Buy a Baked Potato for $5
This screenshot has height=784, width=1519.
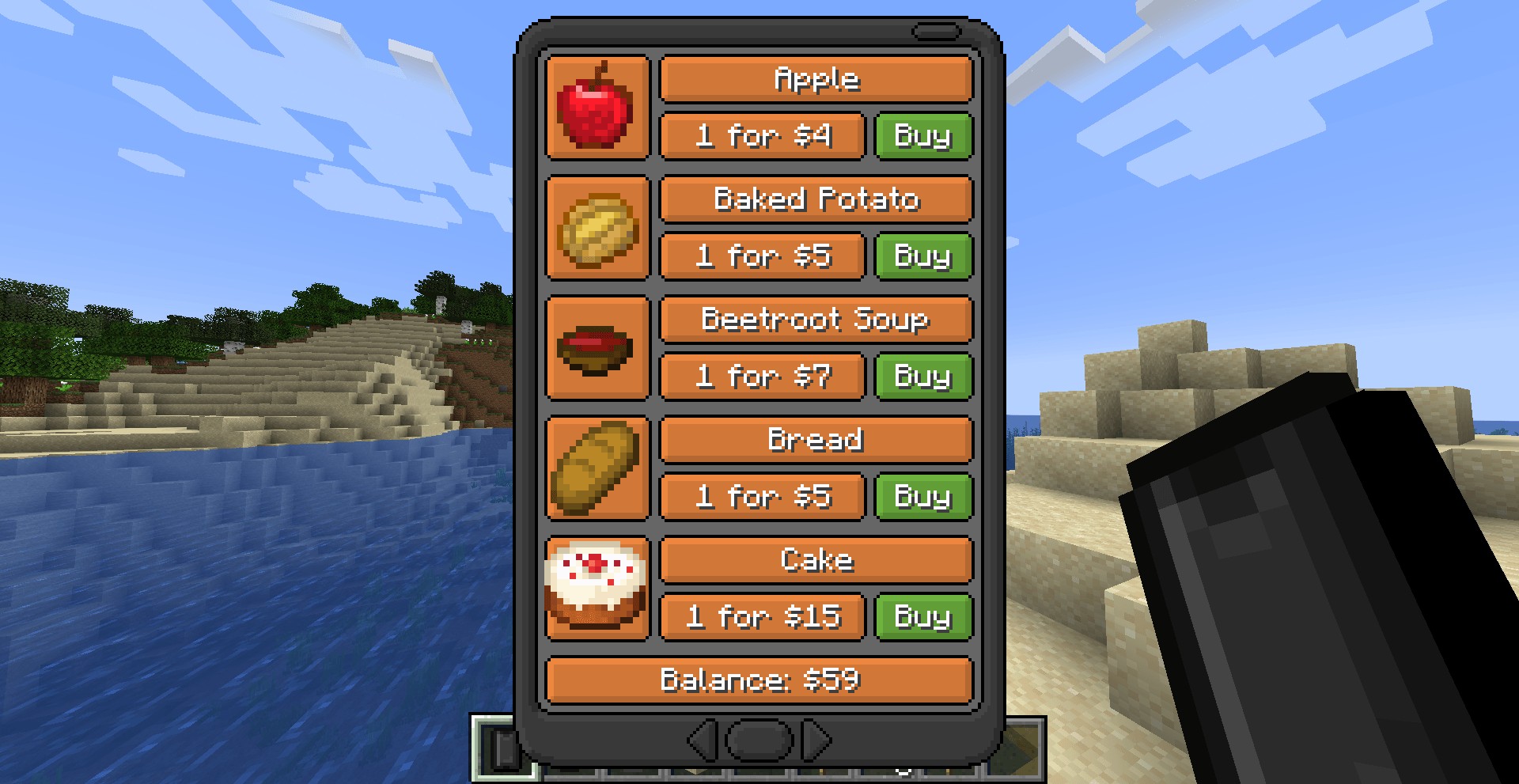(x=923, y=256)
